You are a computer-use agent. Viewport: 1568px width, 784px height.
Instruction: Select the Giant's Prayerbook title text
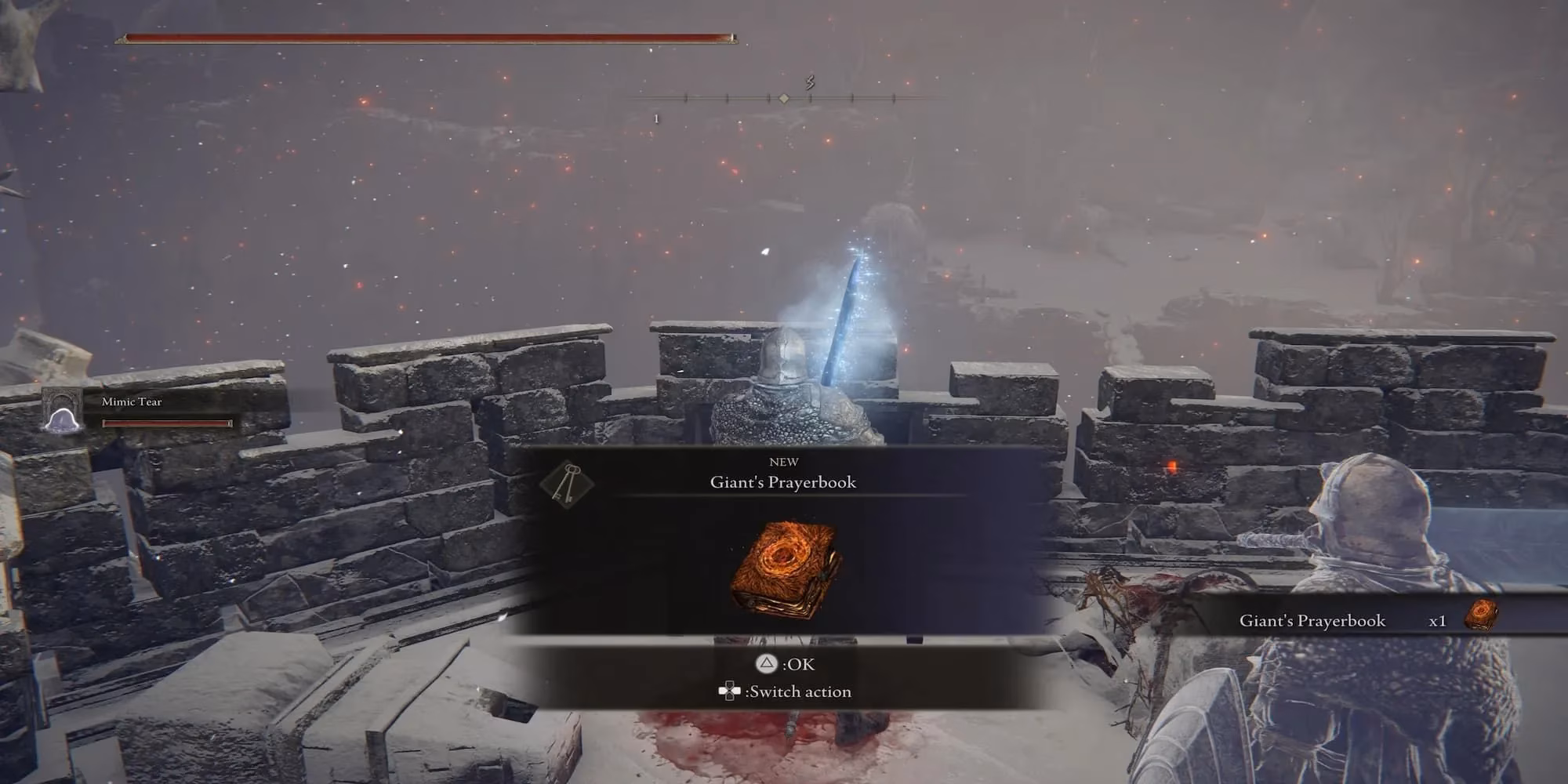point(784,484)
